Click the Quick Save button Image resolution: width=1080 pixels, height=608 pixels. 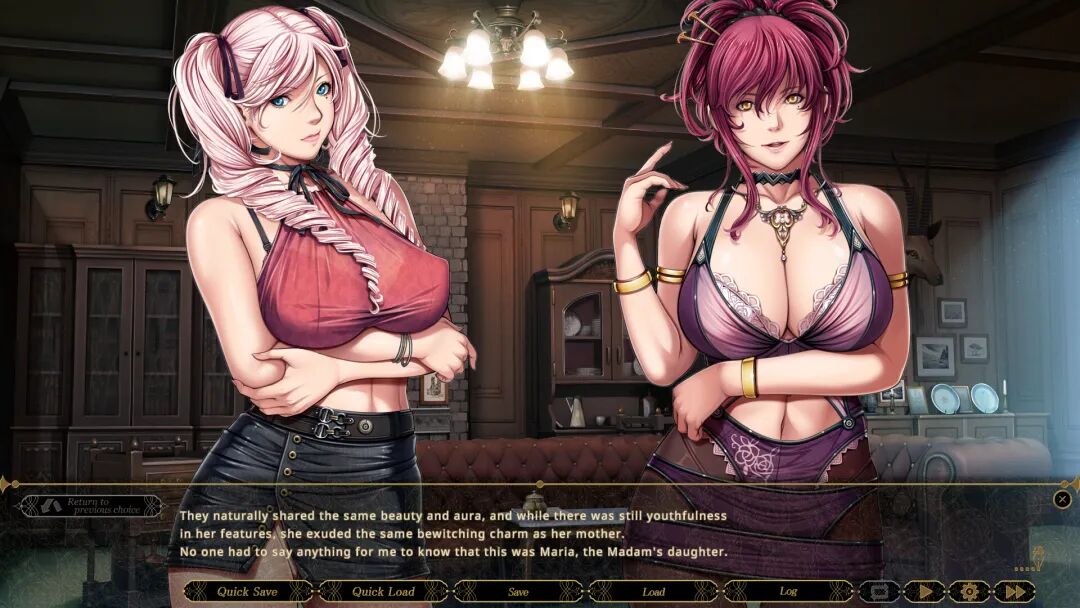248,591
